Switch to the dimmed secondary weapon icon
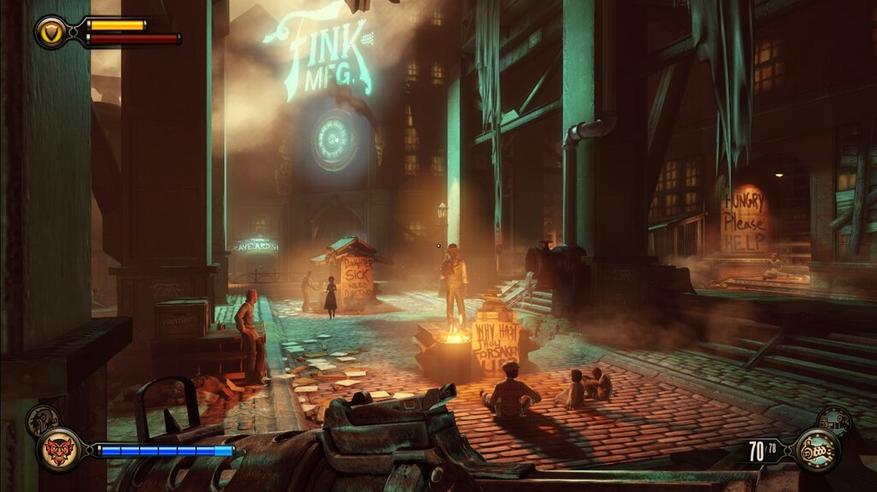 click(836, 420)
